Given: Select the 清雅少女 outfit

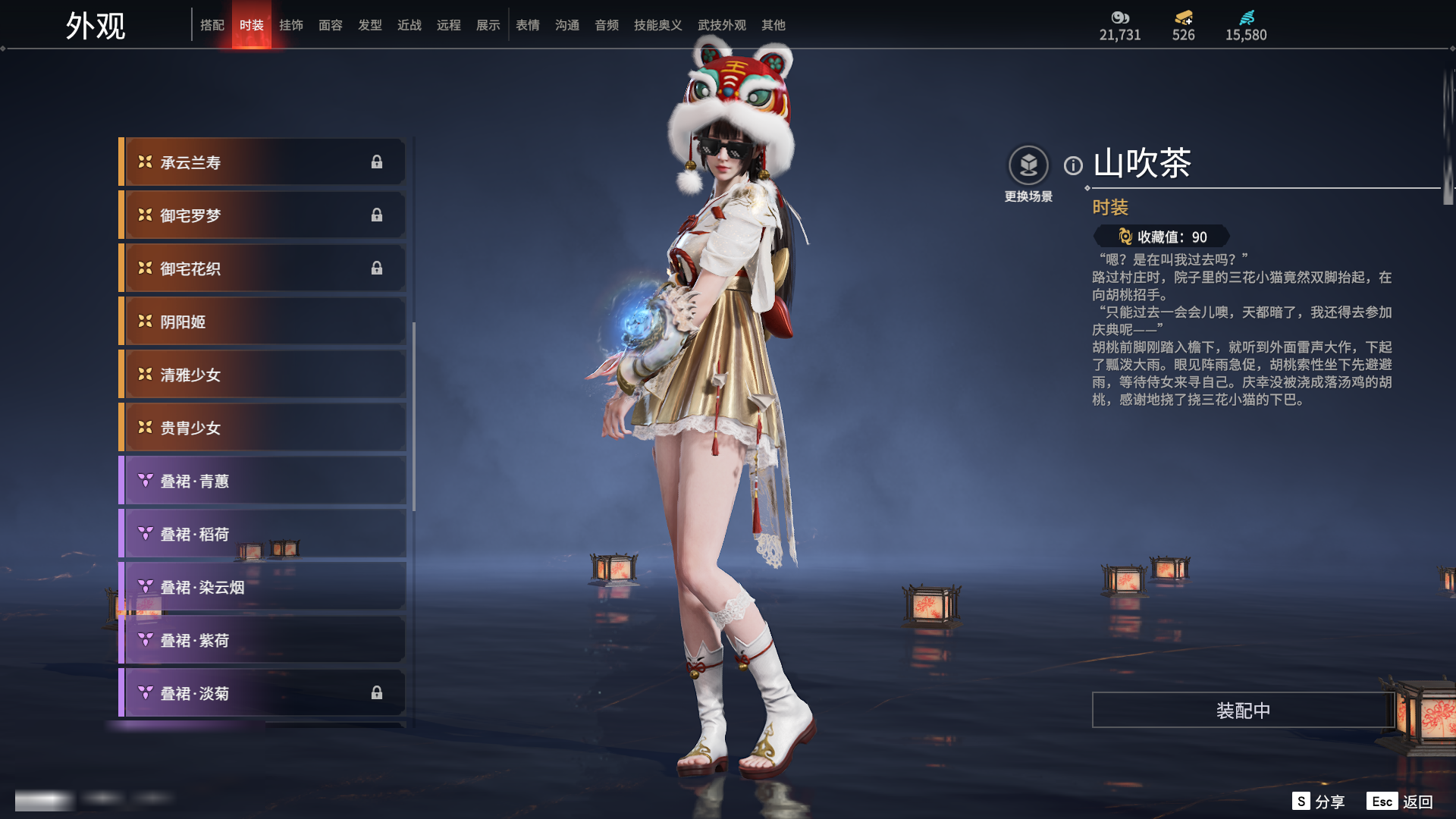Looking at the screenshot, I should click(262, 375).
